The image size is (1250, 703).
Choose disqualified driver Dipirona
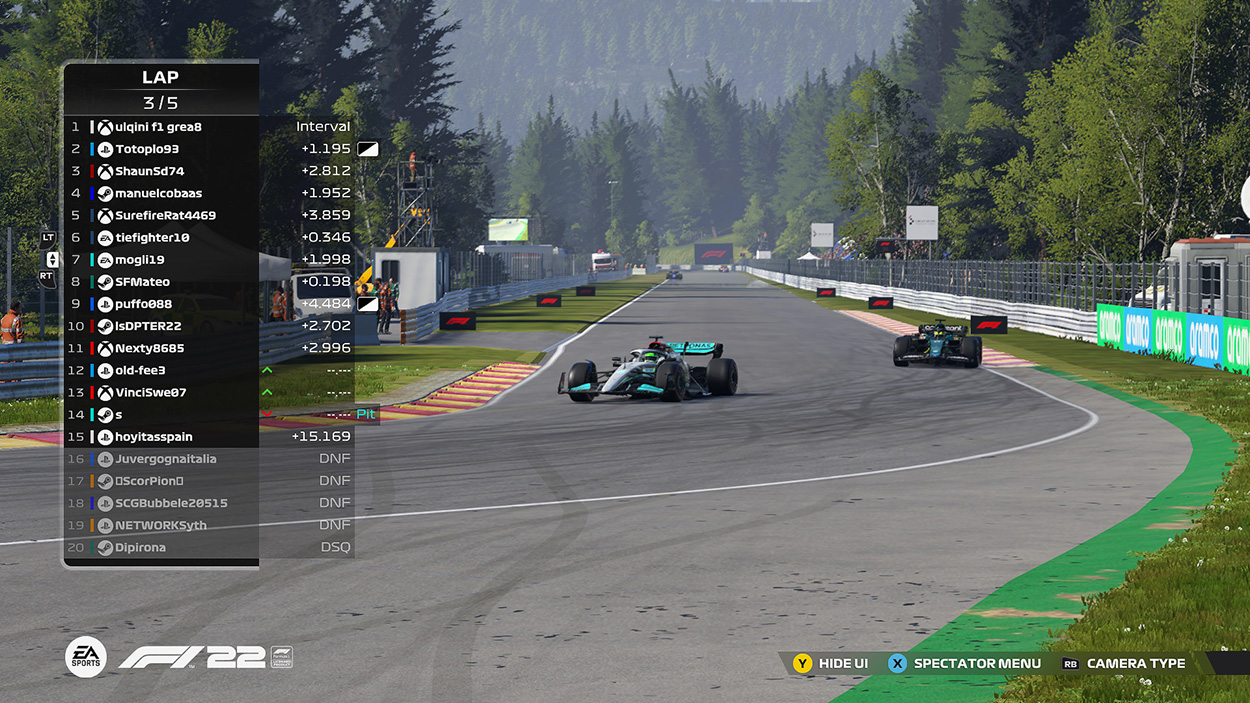tap(140, 547)
